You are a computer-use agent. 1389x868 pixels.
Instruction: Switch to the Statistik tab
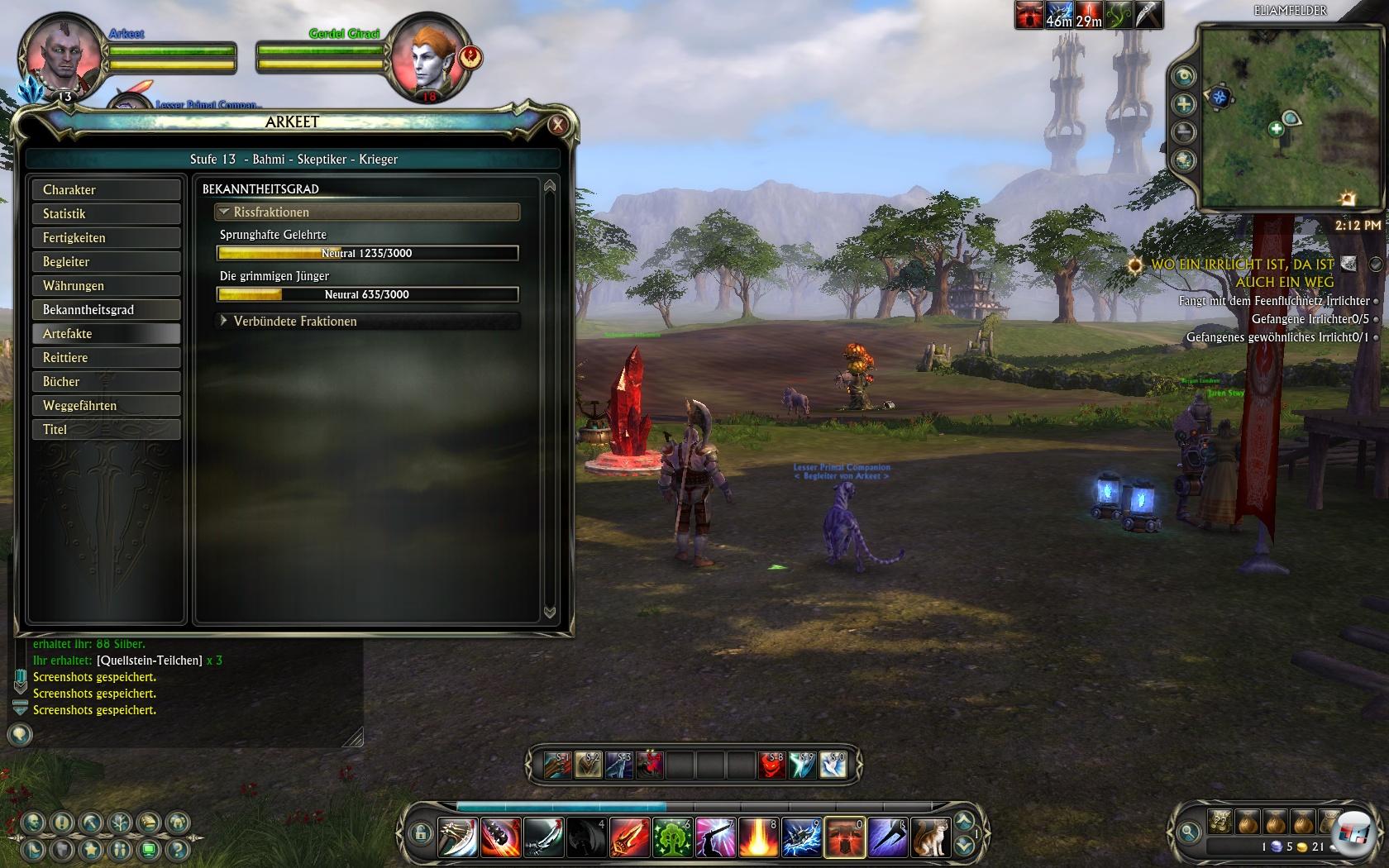(106, 213)
